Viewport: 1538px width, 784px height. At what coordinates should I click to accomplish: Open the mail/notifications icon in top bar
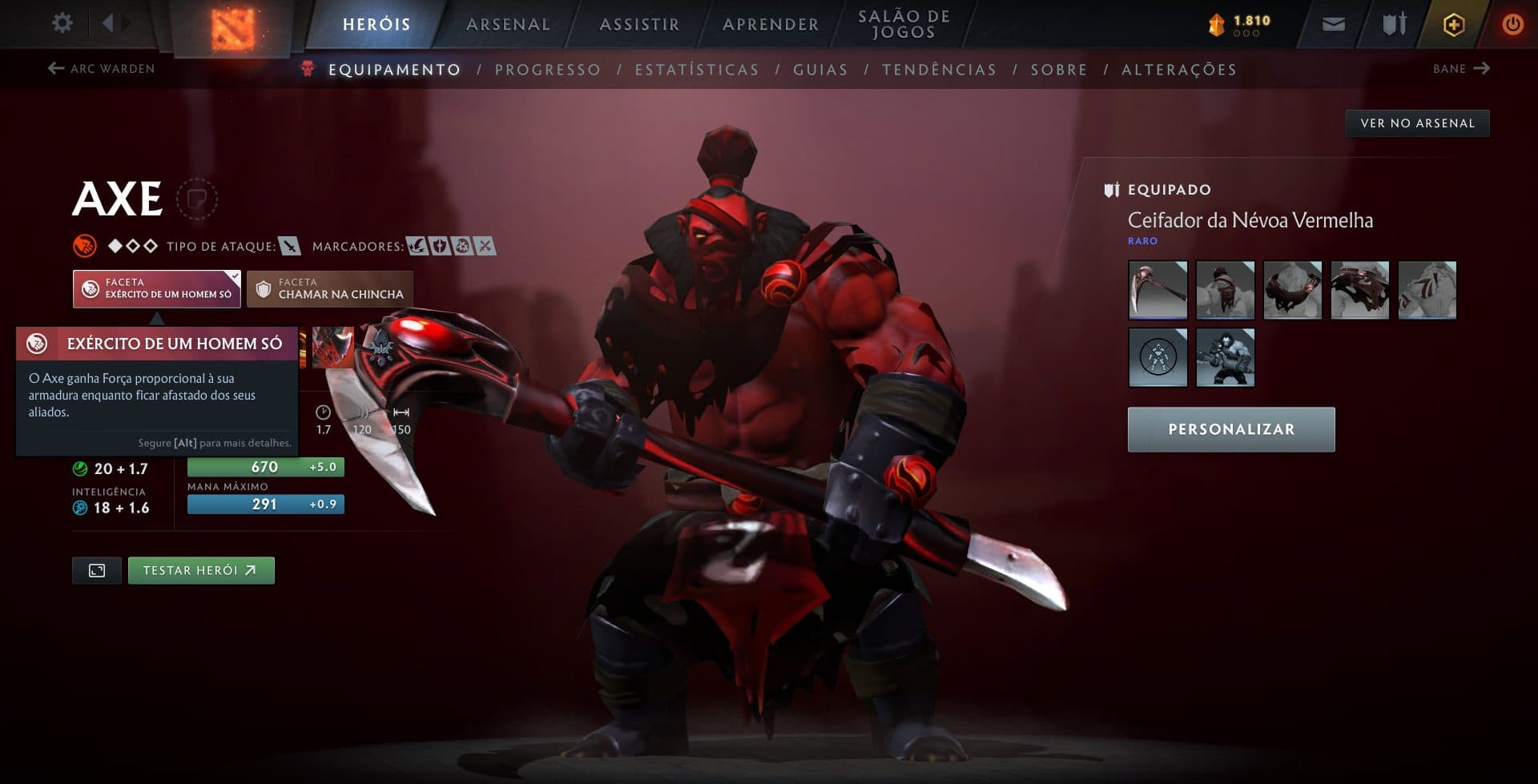tap(1332, 23)
